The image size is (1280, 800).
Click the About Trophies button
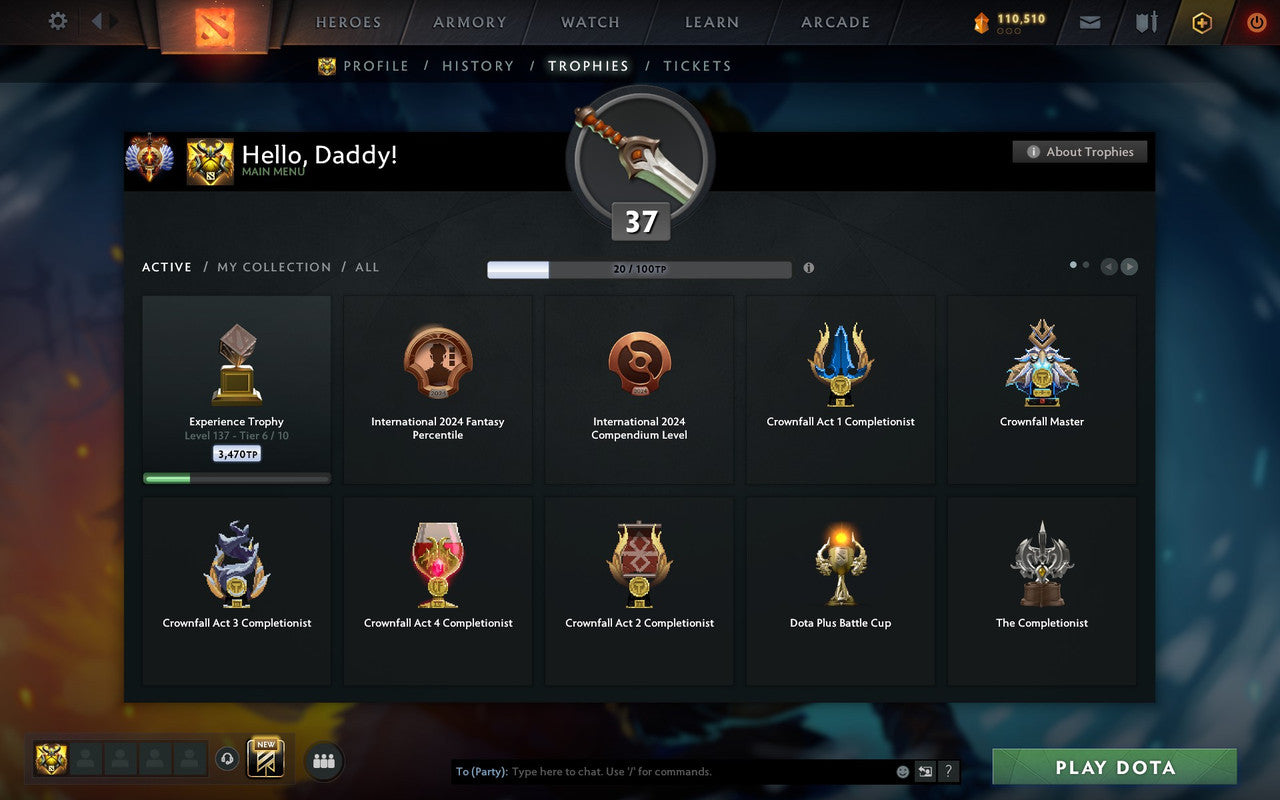click(x=1080, y=152)
